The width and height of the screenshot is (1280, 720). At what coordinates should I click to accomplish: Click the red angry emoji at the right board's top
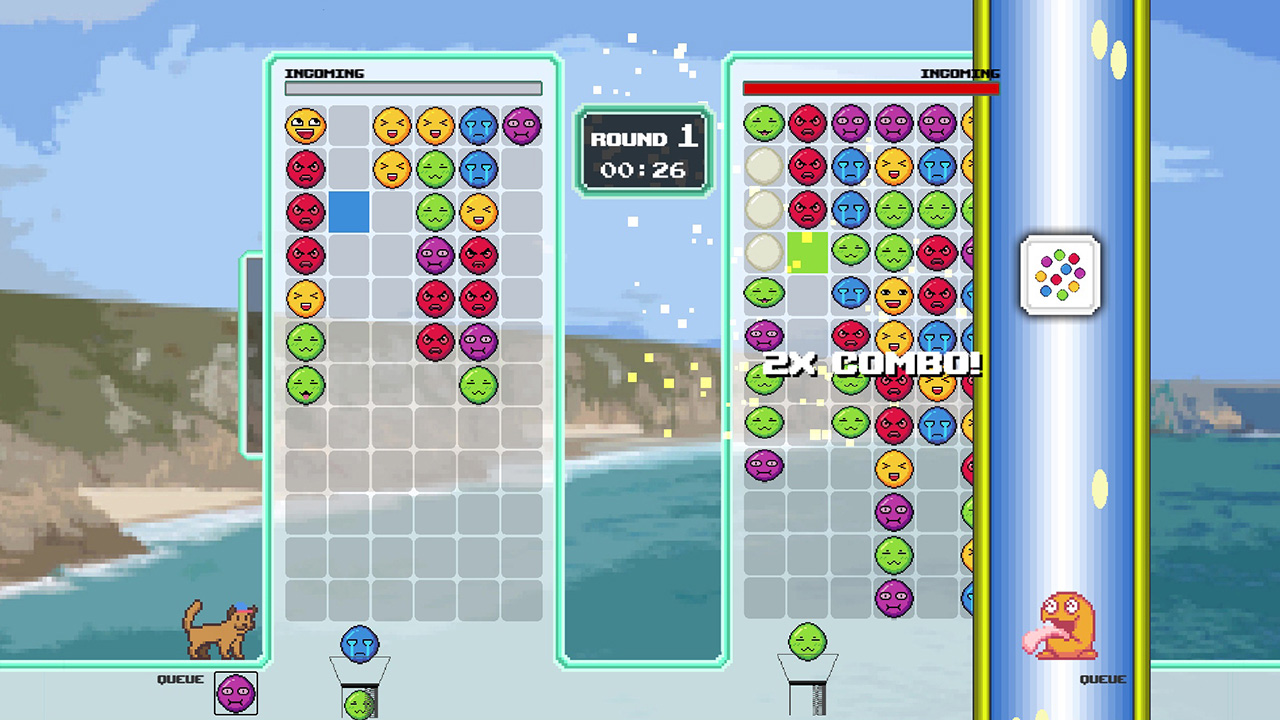805,124
